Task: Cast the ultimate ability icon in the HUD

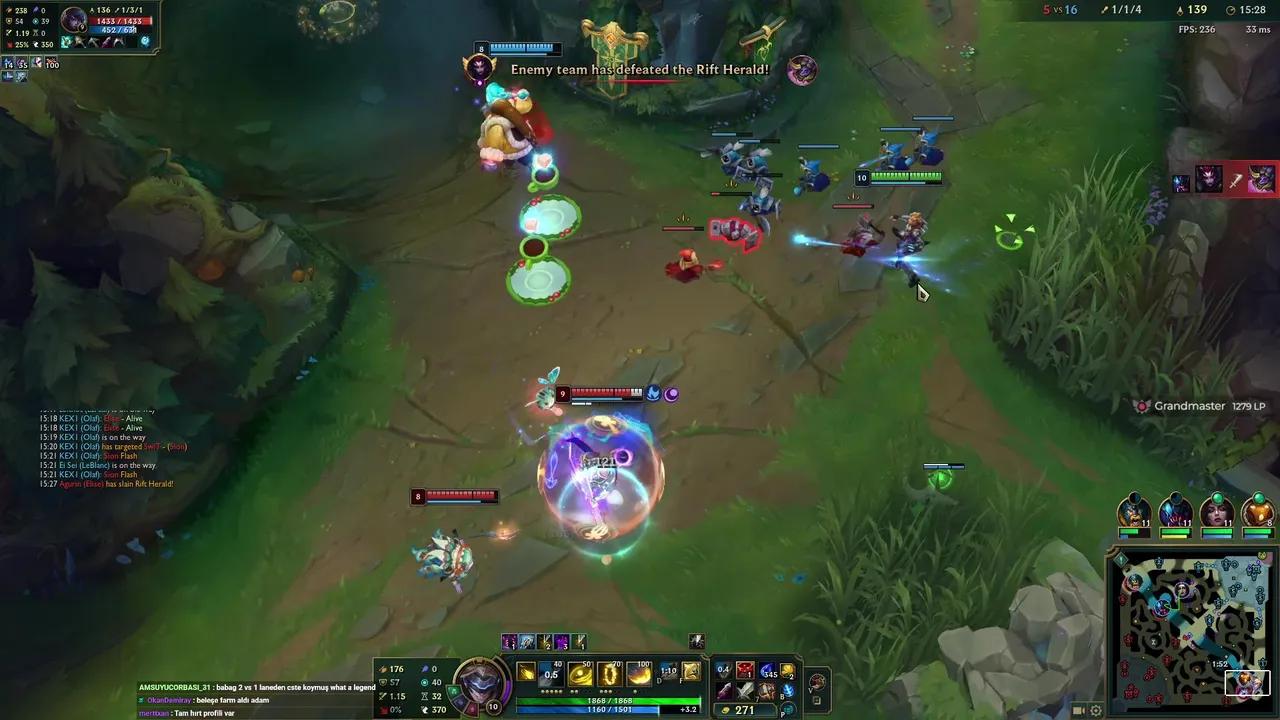Action: pos(640,670)
